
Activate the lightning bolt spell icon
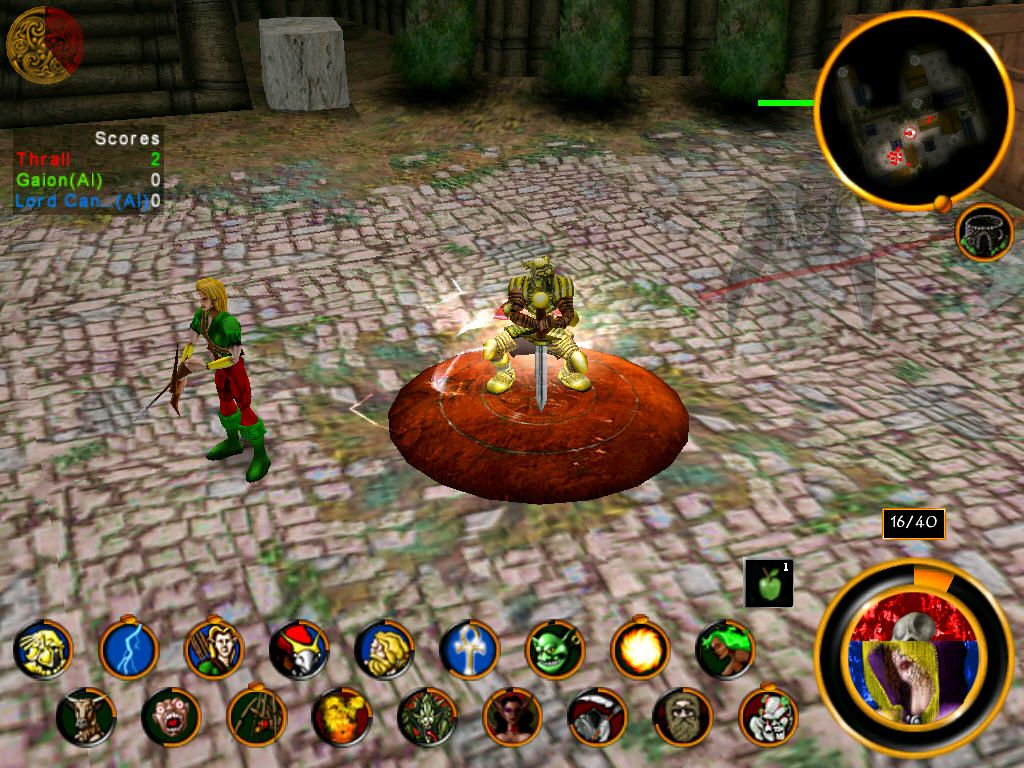(129, 649)
